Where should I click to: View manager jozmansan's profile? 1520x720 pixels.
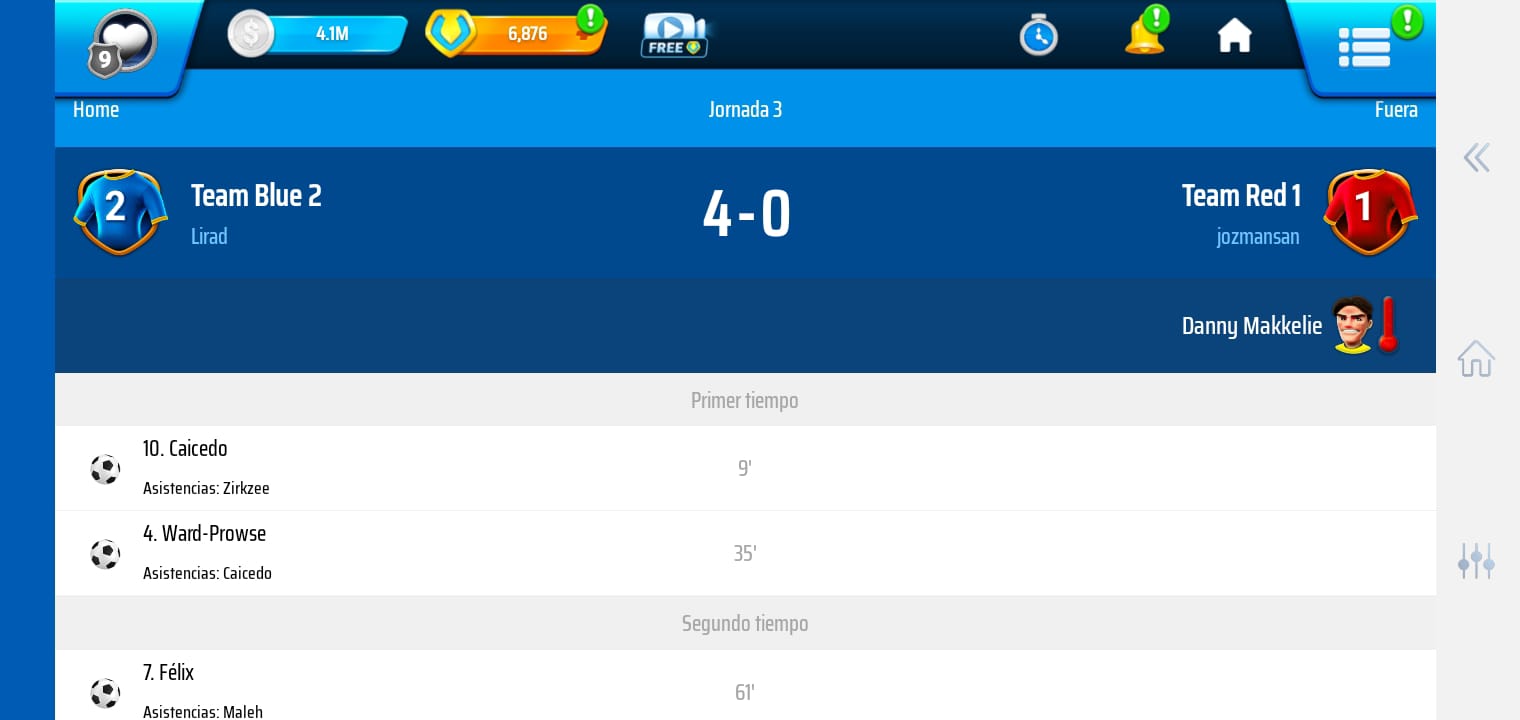click(x=1257, y=237)
